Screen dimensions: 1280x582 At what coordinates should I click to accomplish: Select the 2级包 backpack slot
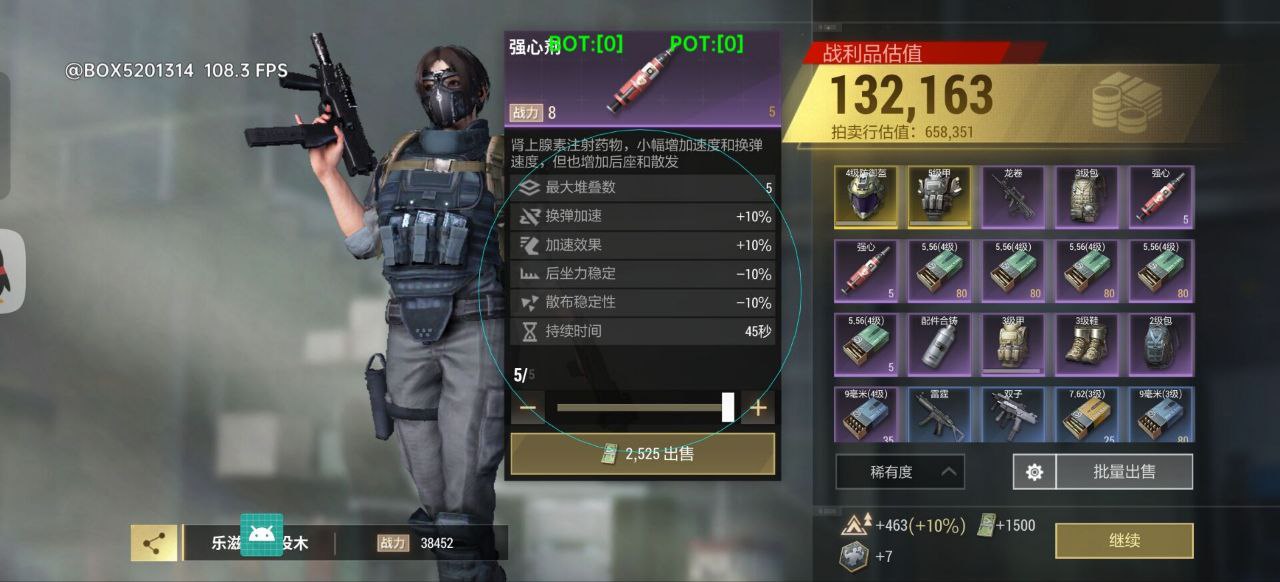[1161, 344]
